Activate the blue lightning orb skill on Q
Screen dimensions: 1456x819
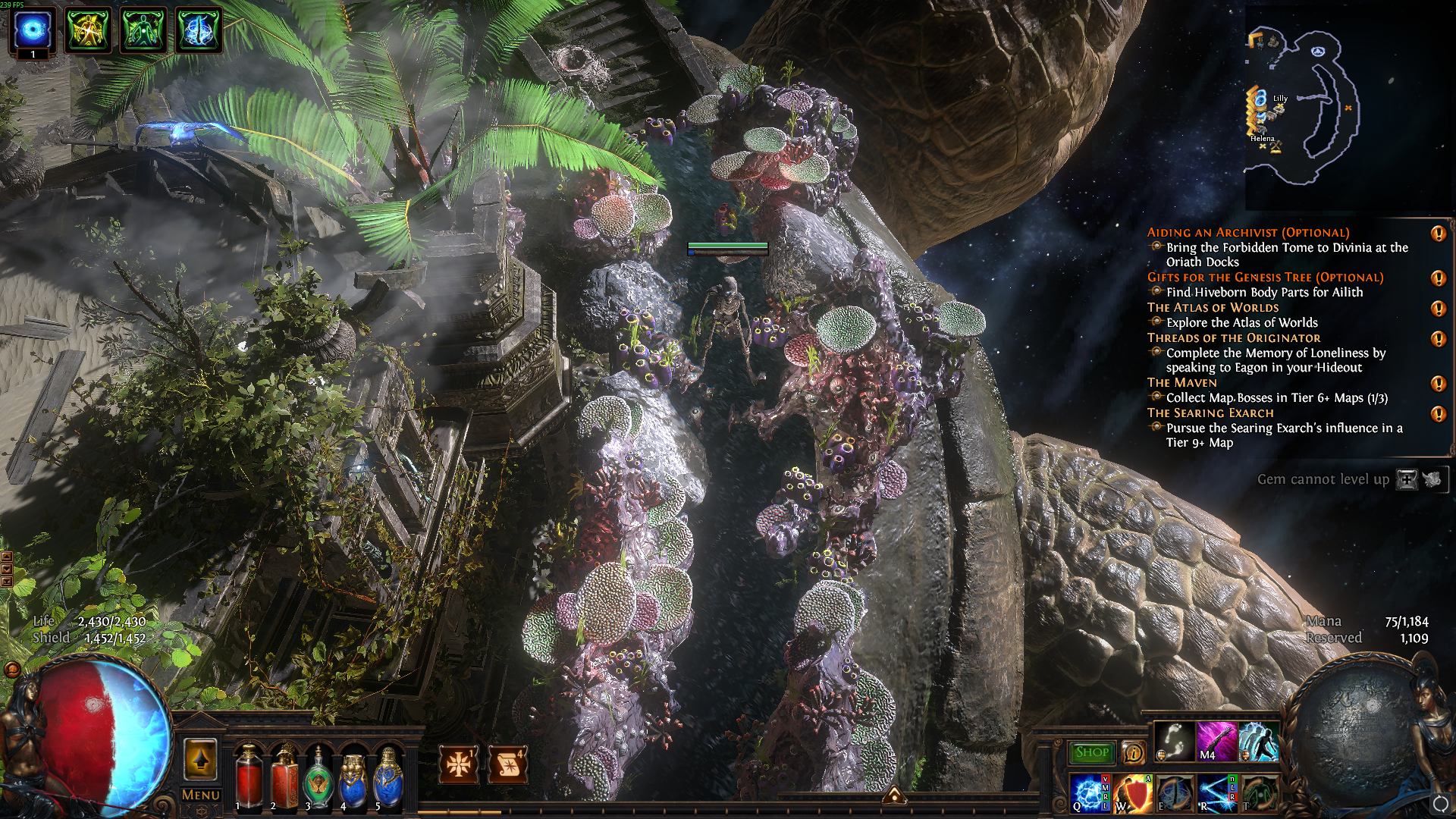1089,793
